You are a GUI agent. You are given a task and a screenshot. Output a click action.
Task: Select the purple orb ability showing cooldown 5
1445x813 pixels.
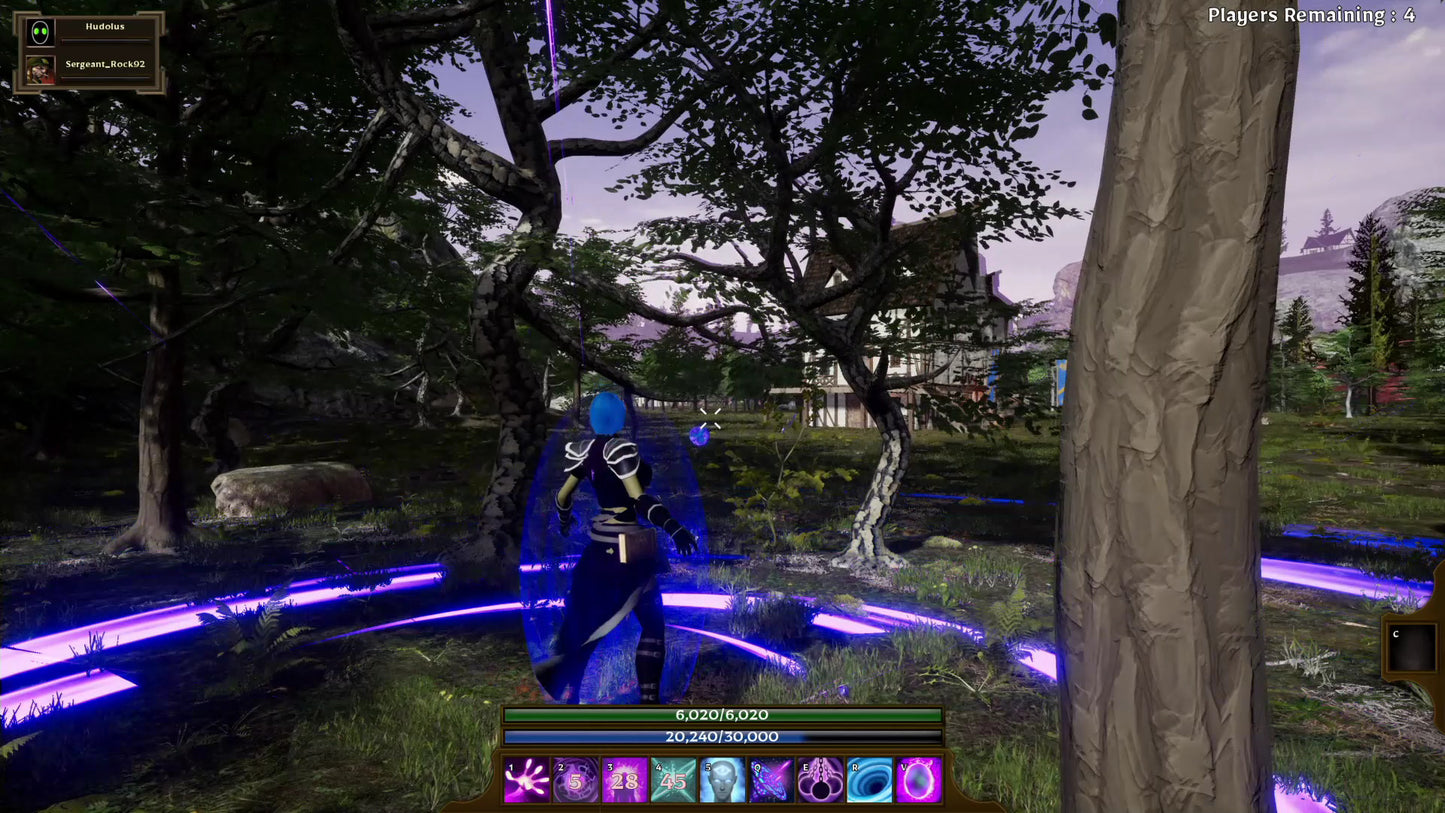575,780
